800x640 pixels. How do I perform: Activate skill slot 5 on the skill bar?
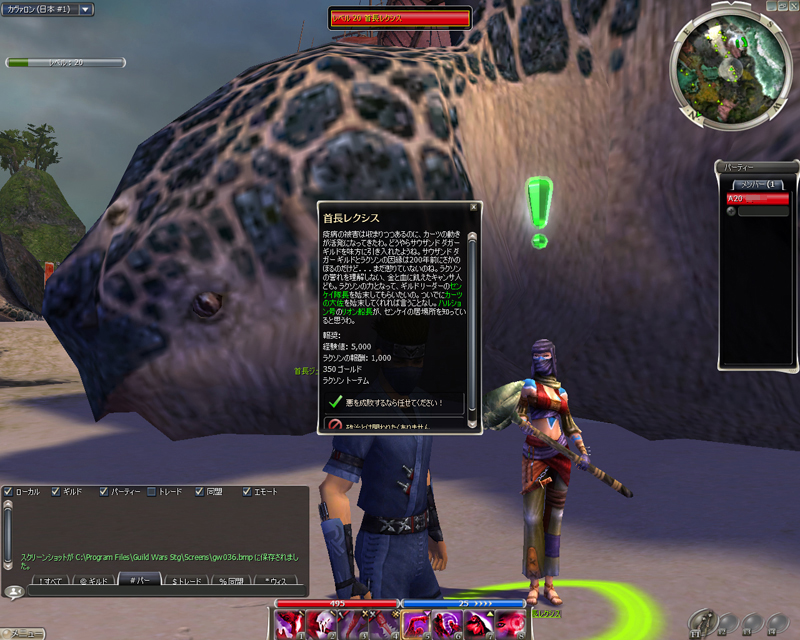tap(415, 624)
